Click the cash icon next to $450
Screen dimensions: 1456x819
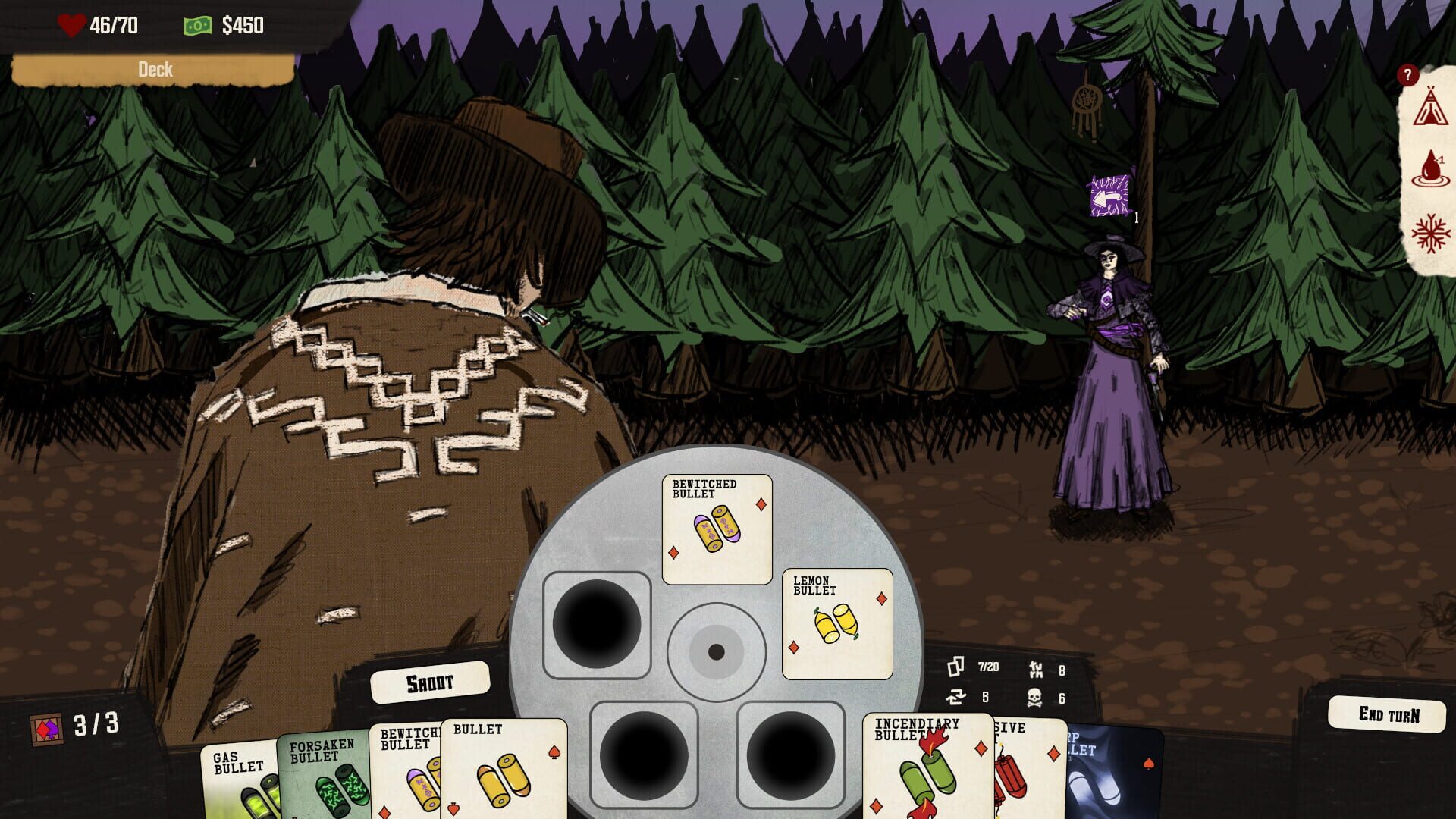(x=197, y=25)
